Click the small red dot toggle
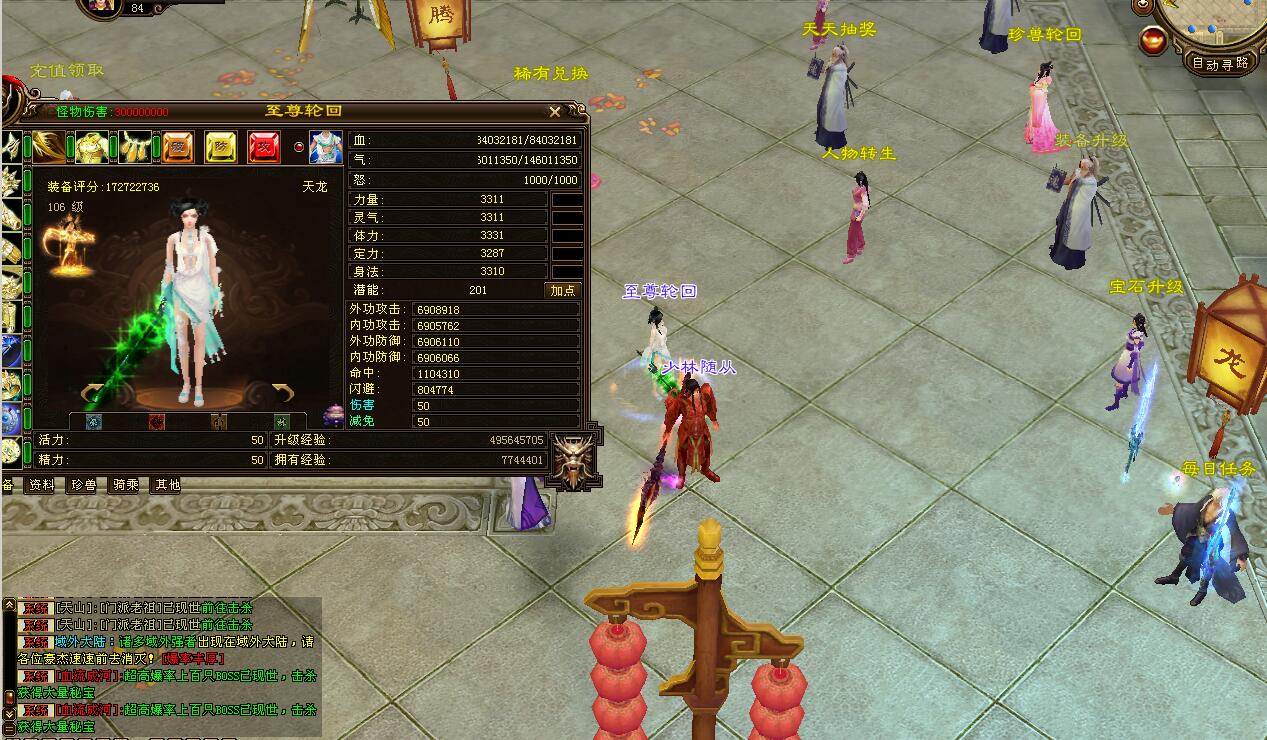Image resolution: width=1267 pixels, height=740 pixels. pyautogui.click(x=297, y=147)
